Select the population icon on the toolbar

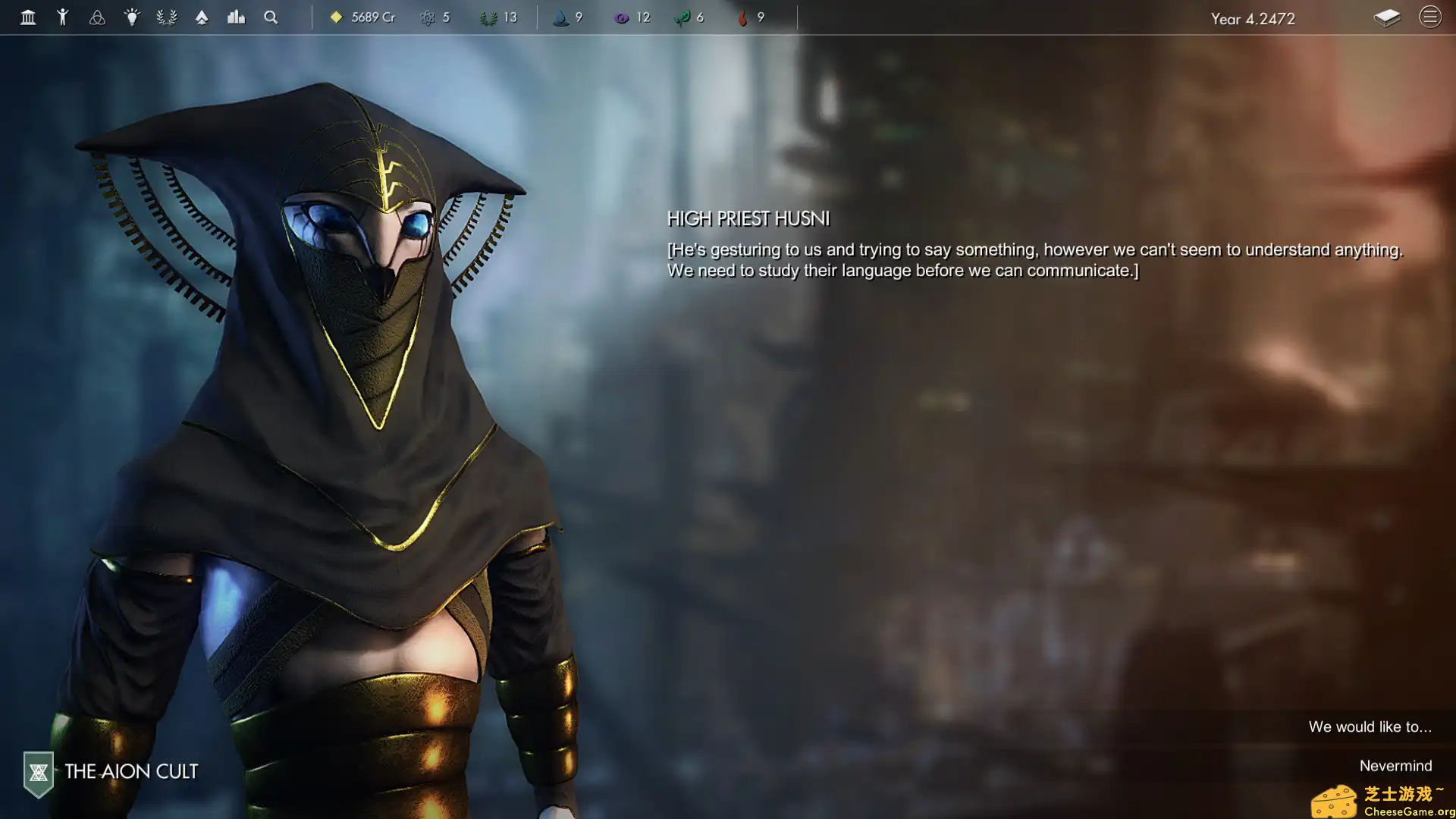(x=64, y=17)
